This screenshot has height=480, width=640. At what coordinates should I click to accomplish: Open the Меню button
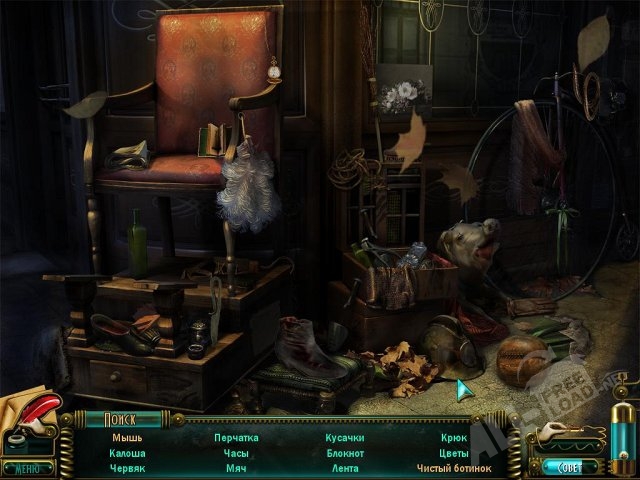tap(27, 467)
